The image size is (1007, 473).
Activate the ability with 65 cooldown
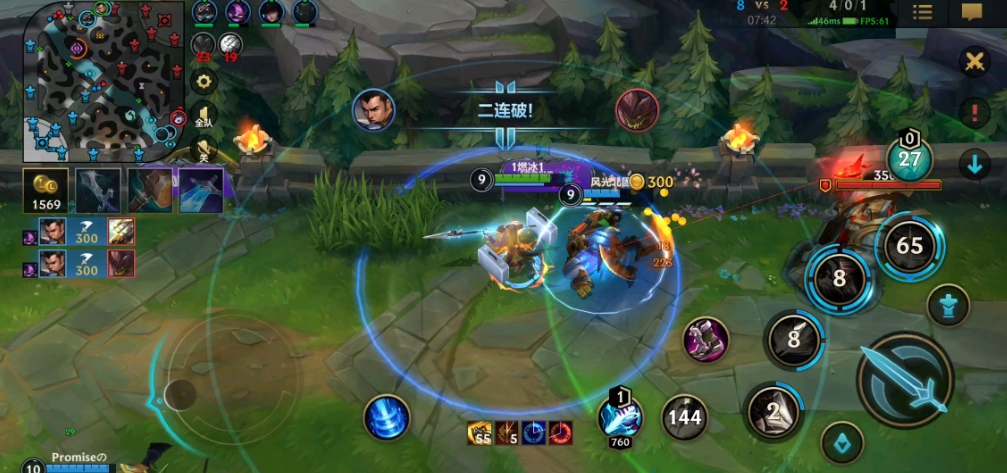(909, 245)
